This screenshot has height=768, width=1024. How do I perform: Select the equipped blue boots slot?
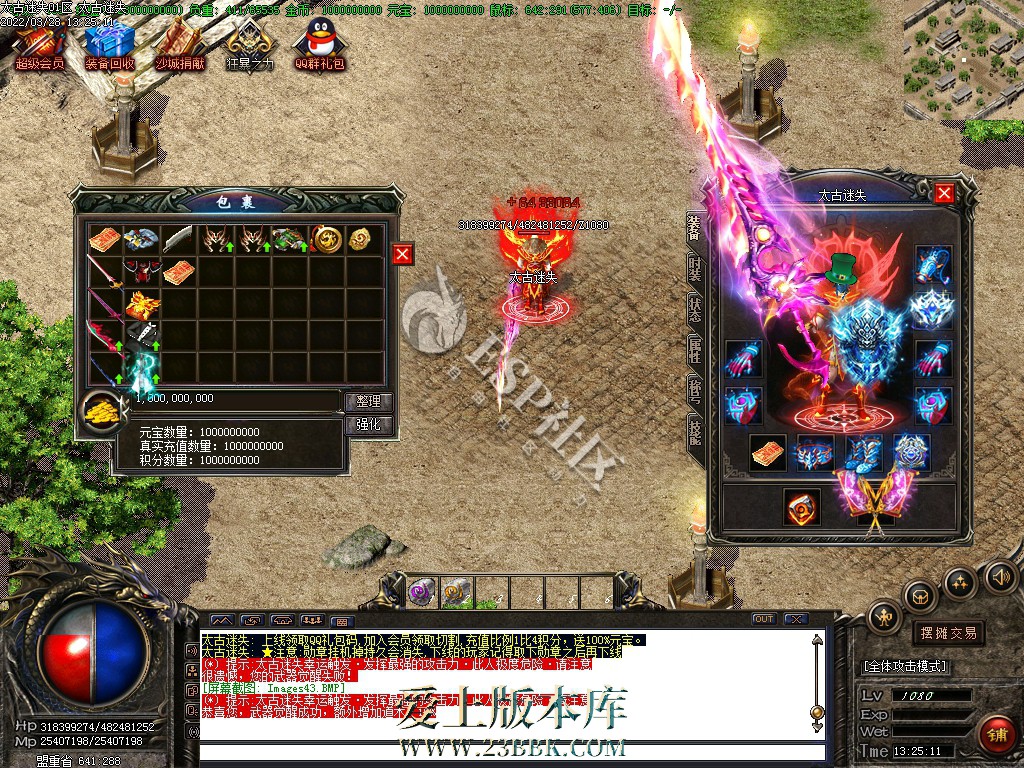pyautogui.click(x=863, y=452)
